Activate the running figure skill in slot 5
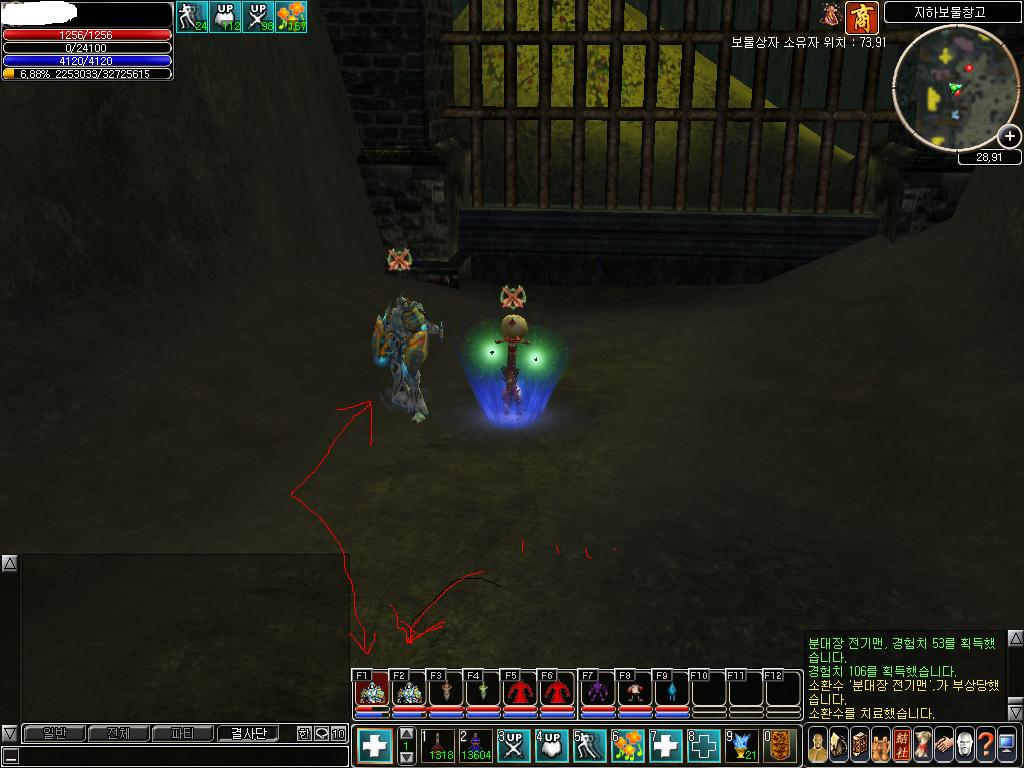 pyautogui.click(x=589, y=746)
